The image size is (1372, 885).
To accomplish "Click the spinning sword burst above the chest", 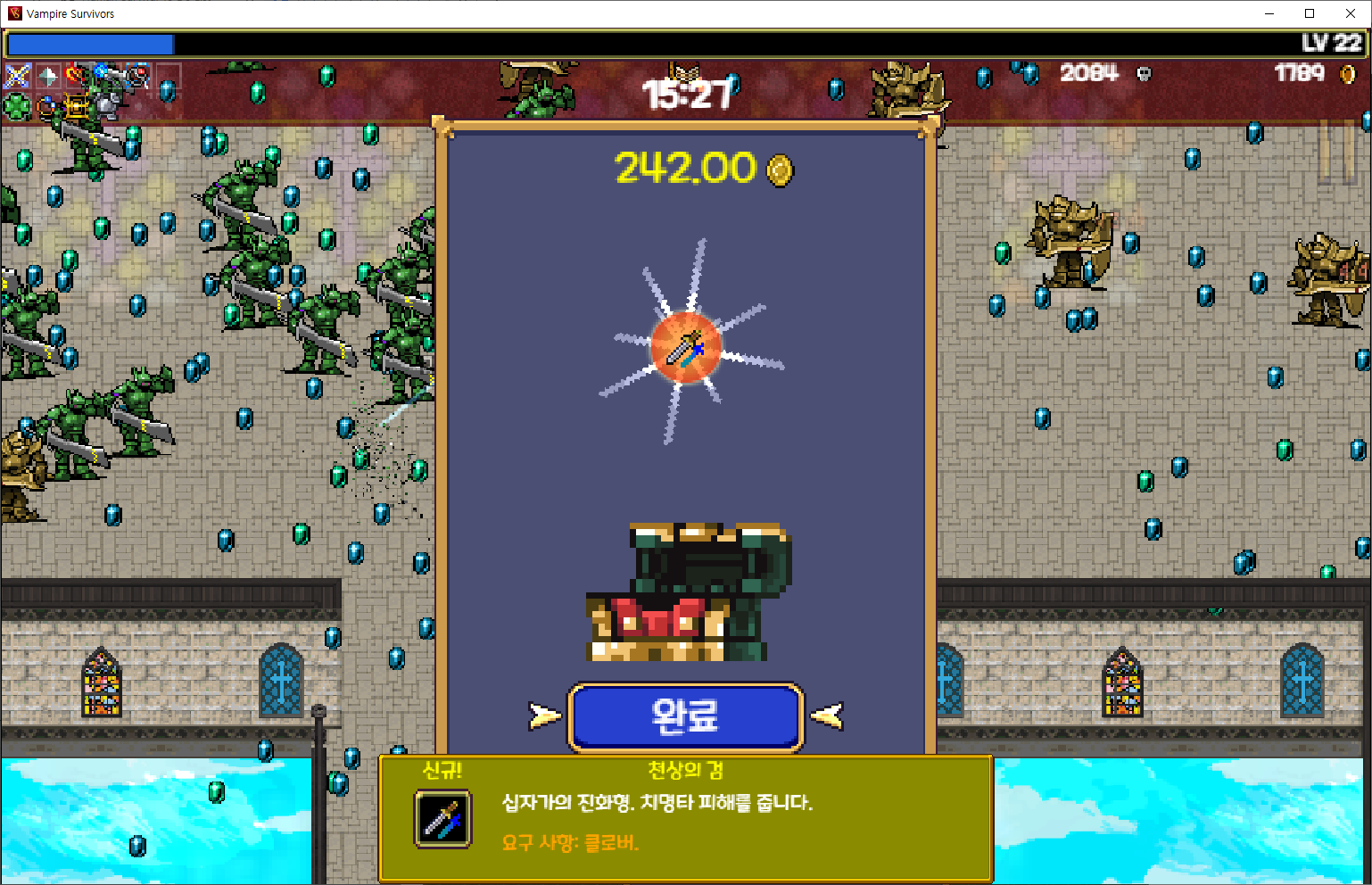I will tap(684, 348).
